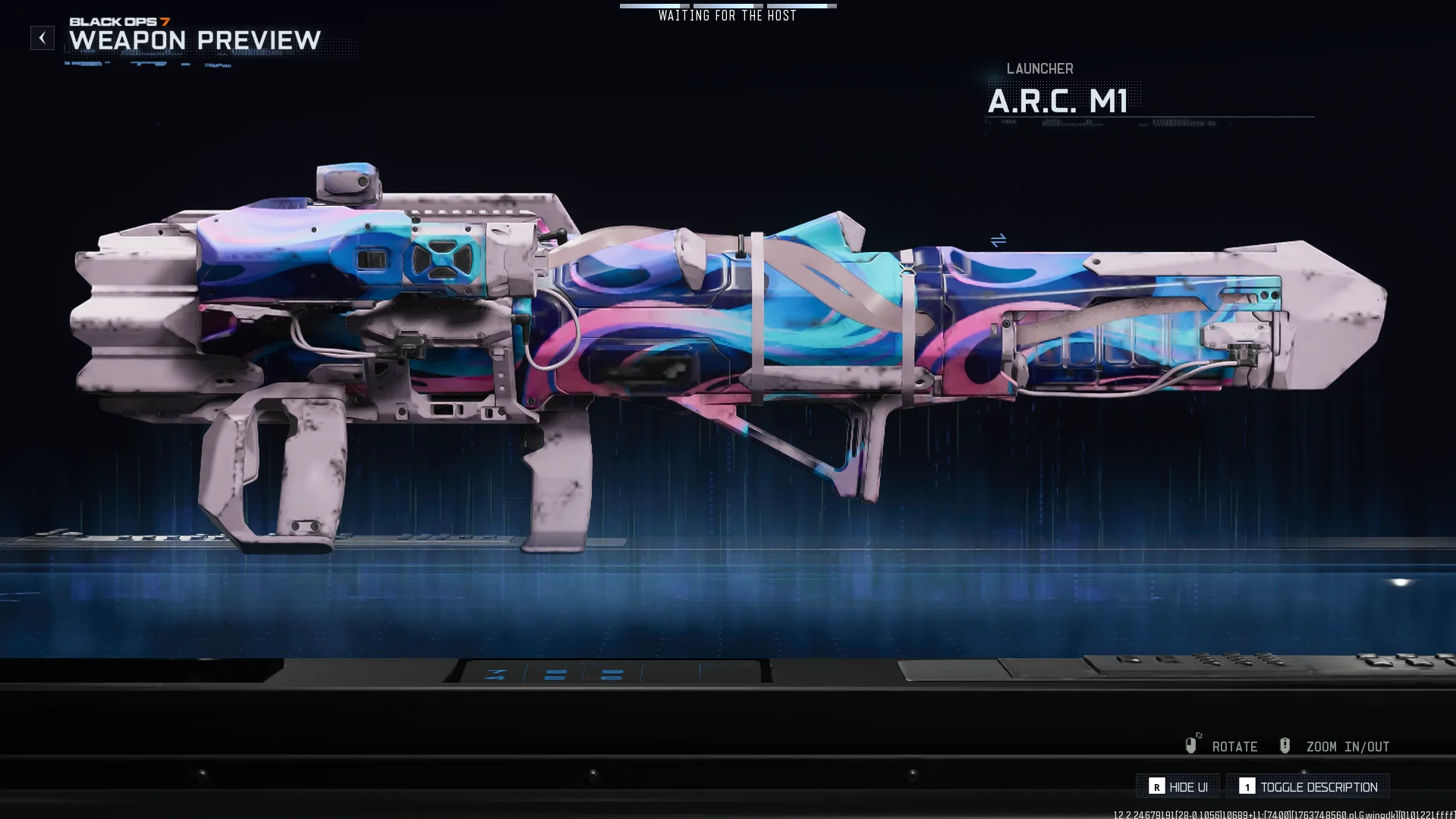Hide the UI
The height and width of the screenshot is (819, 1456).
click(1178, 787)
